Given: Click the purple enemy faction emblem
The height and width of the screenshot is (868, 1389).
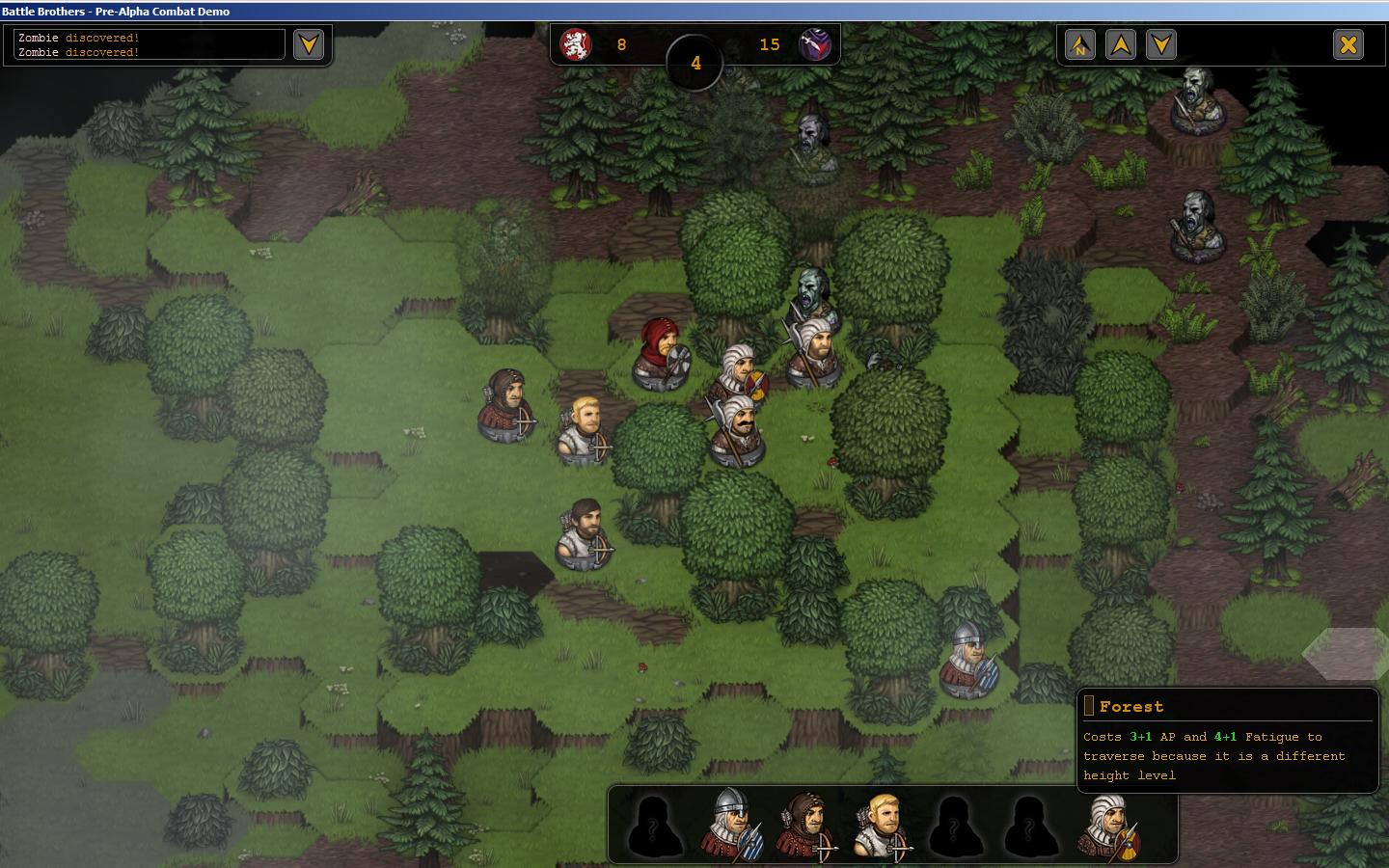Looking at the screenshot, I should (x=815, y=44).
